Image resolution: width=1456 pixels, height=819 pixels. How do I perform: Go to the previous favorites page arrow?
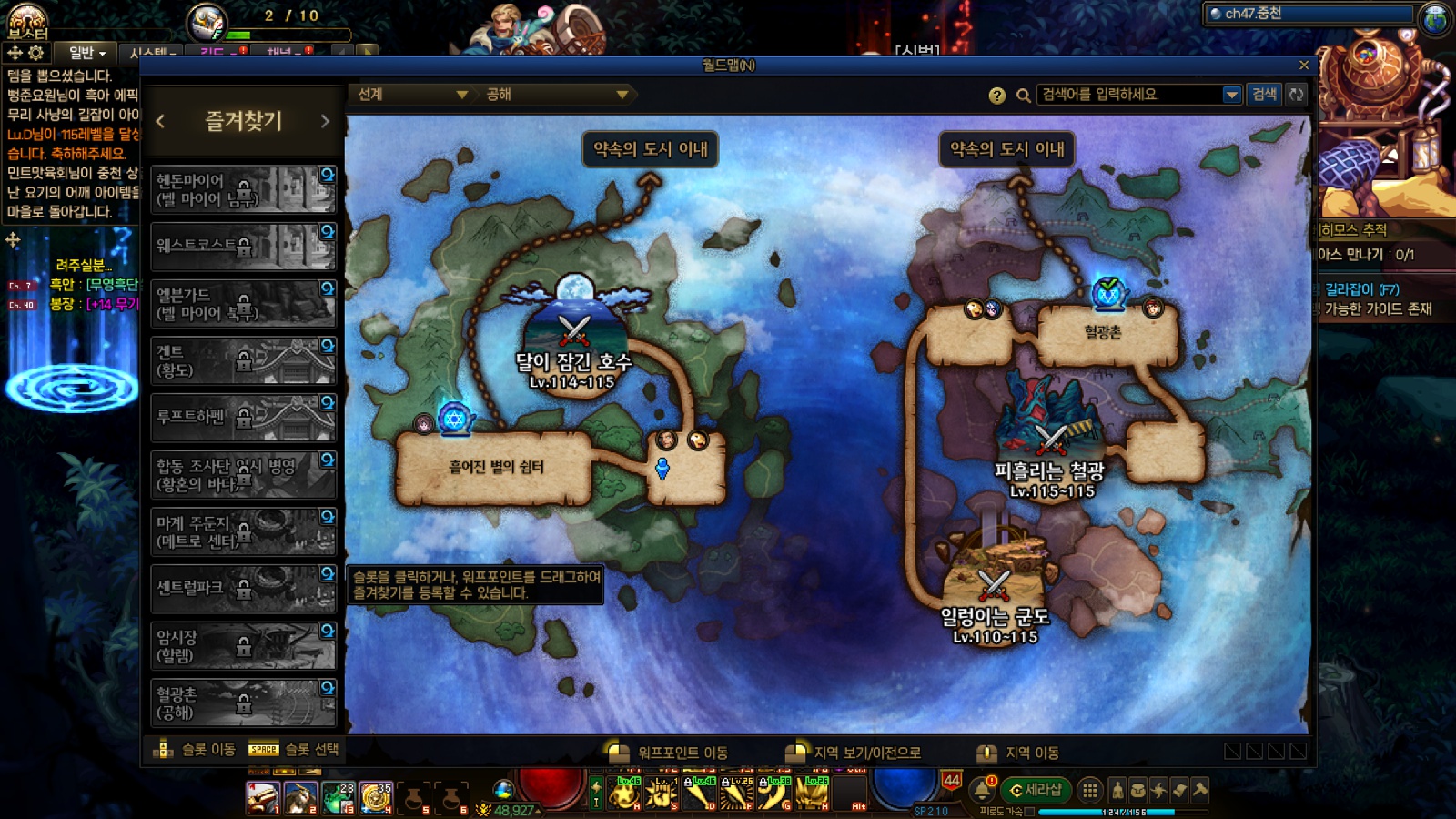click(x=161, y=121)
